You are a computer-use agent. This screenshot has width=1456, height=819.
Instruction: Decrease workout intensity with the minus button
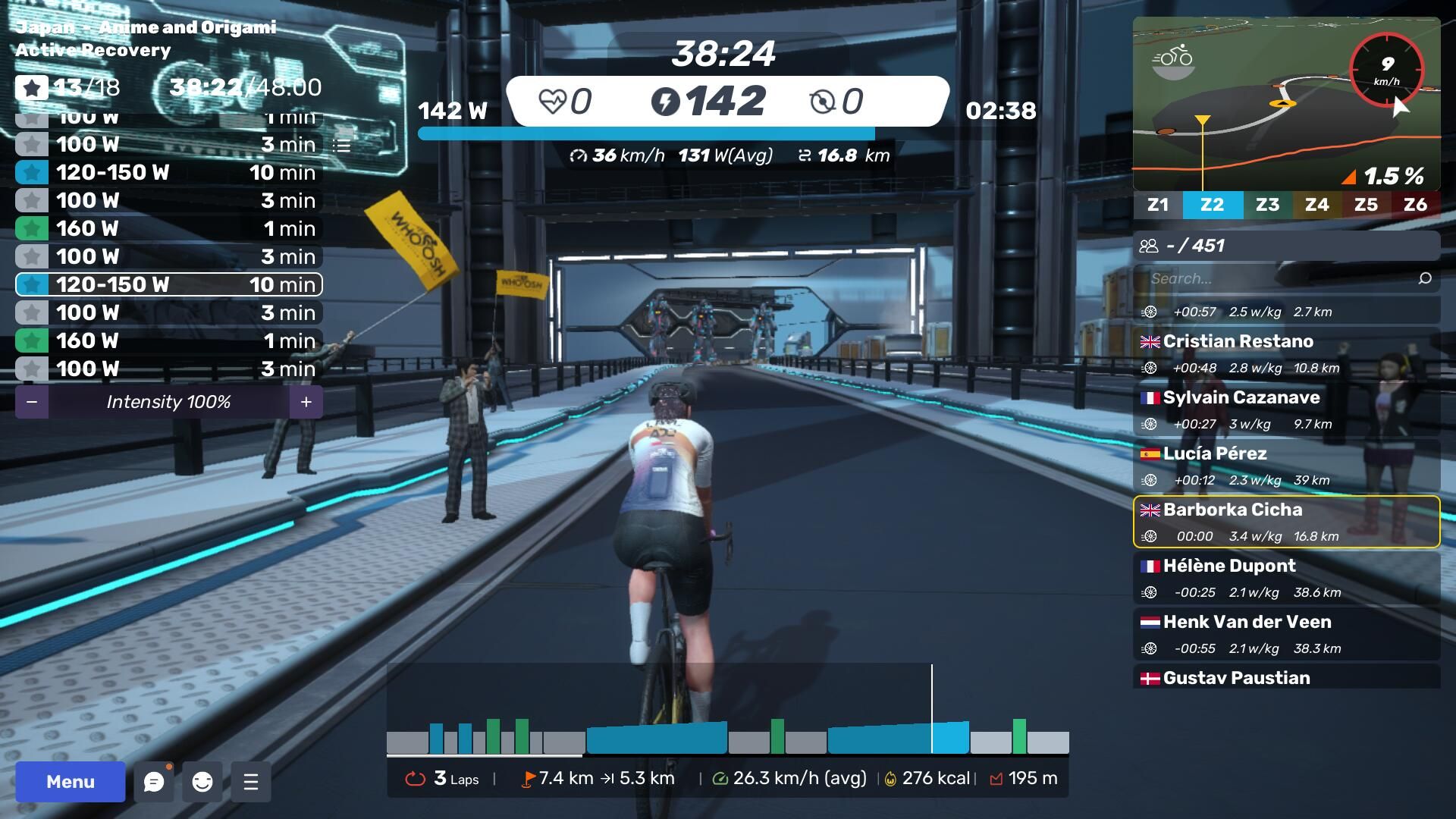click(x=32, y=402)
